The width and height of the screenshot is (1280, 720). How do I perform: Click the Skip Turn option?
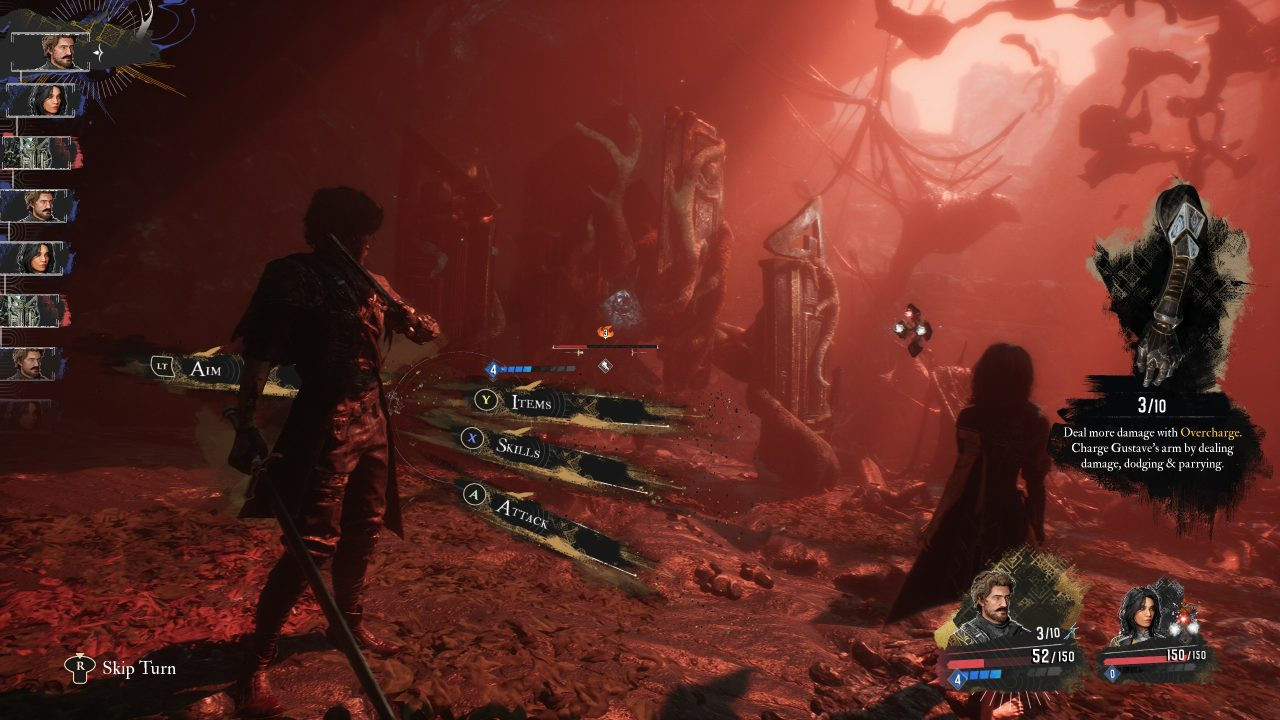pos(138,668)
